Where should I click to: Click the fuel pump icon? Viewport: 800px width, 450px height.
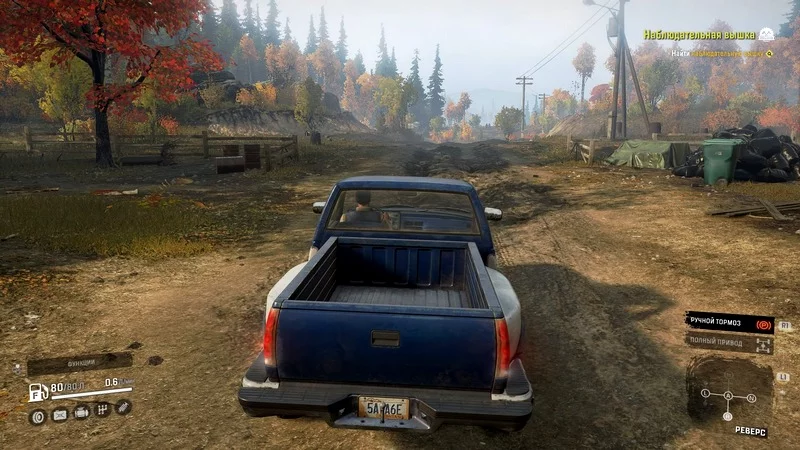(x=38, y=391)
